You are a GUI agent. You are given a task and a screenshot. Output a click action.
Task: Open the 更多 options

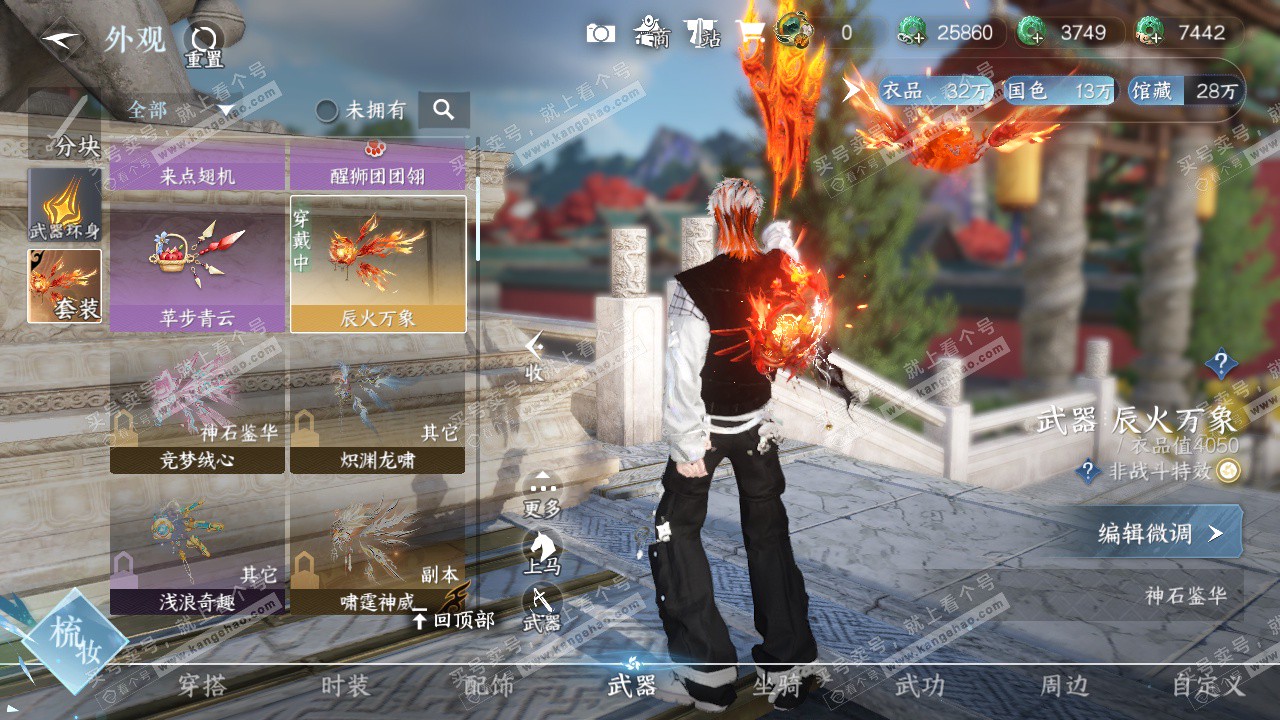542,495
